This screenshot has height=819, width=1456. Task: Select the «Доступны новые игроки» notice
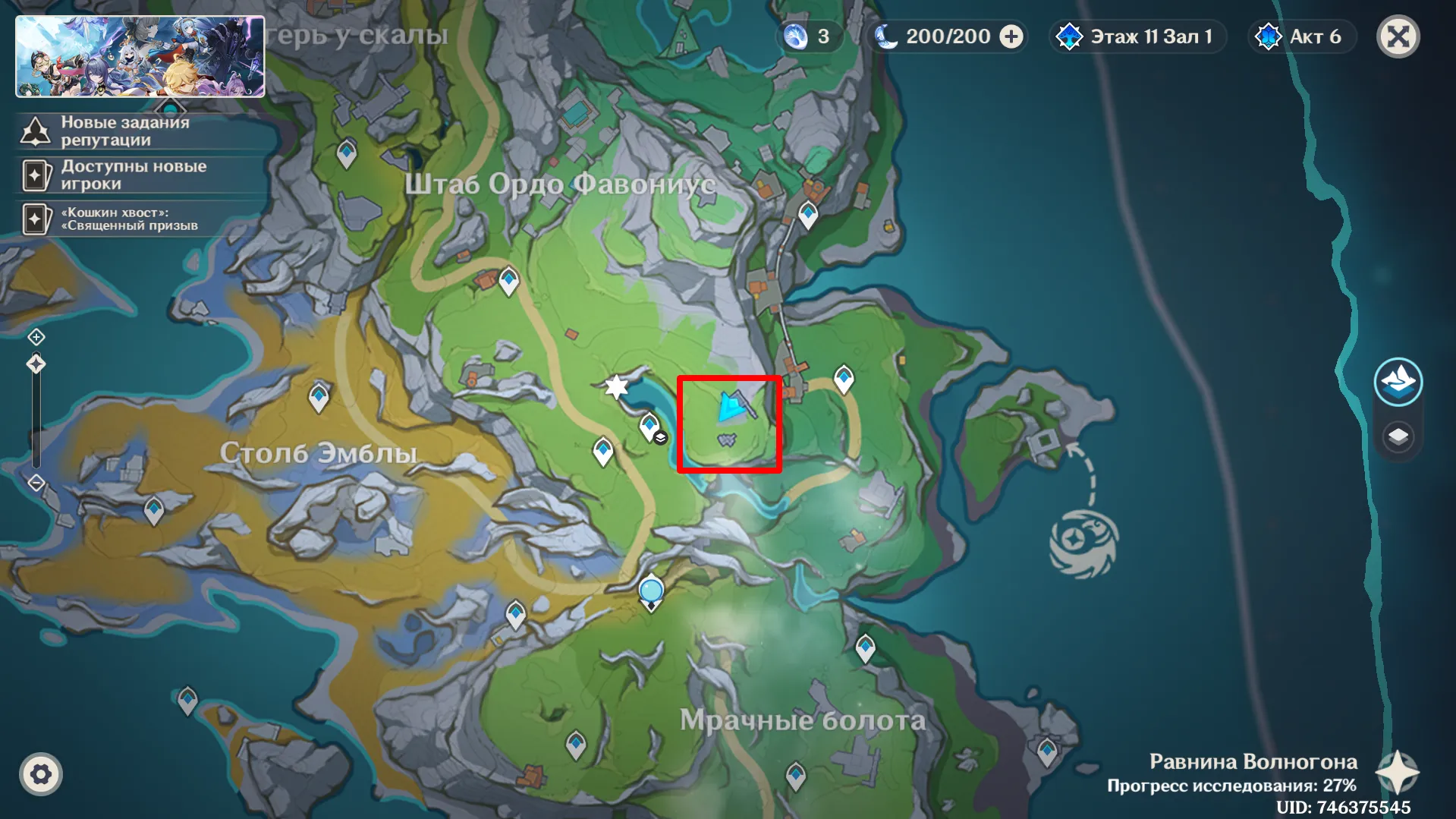tap(133, 175)
